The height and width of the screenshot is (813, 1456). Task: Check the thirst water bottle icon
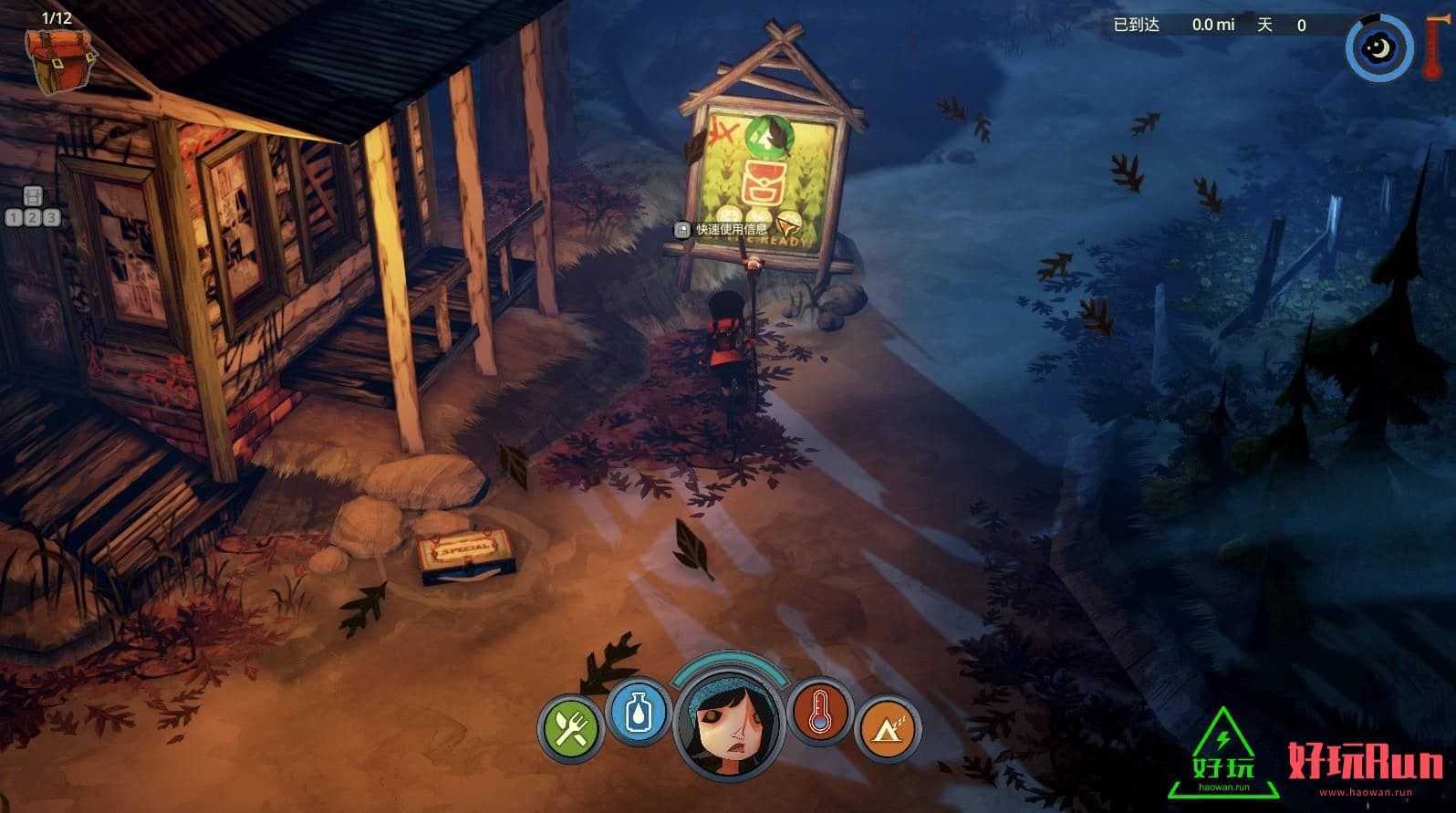point(637,712)
